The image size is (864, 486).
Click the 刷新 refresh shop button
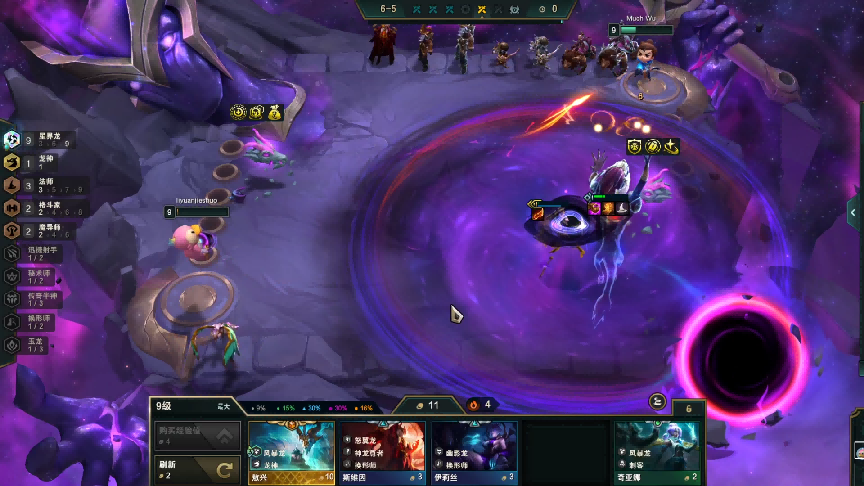(198, 468)
